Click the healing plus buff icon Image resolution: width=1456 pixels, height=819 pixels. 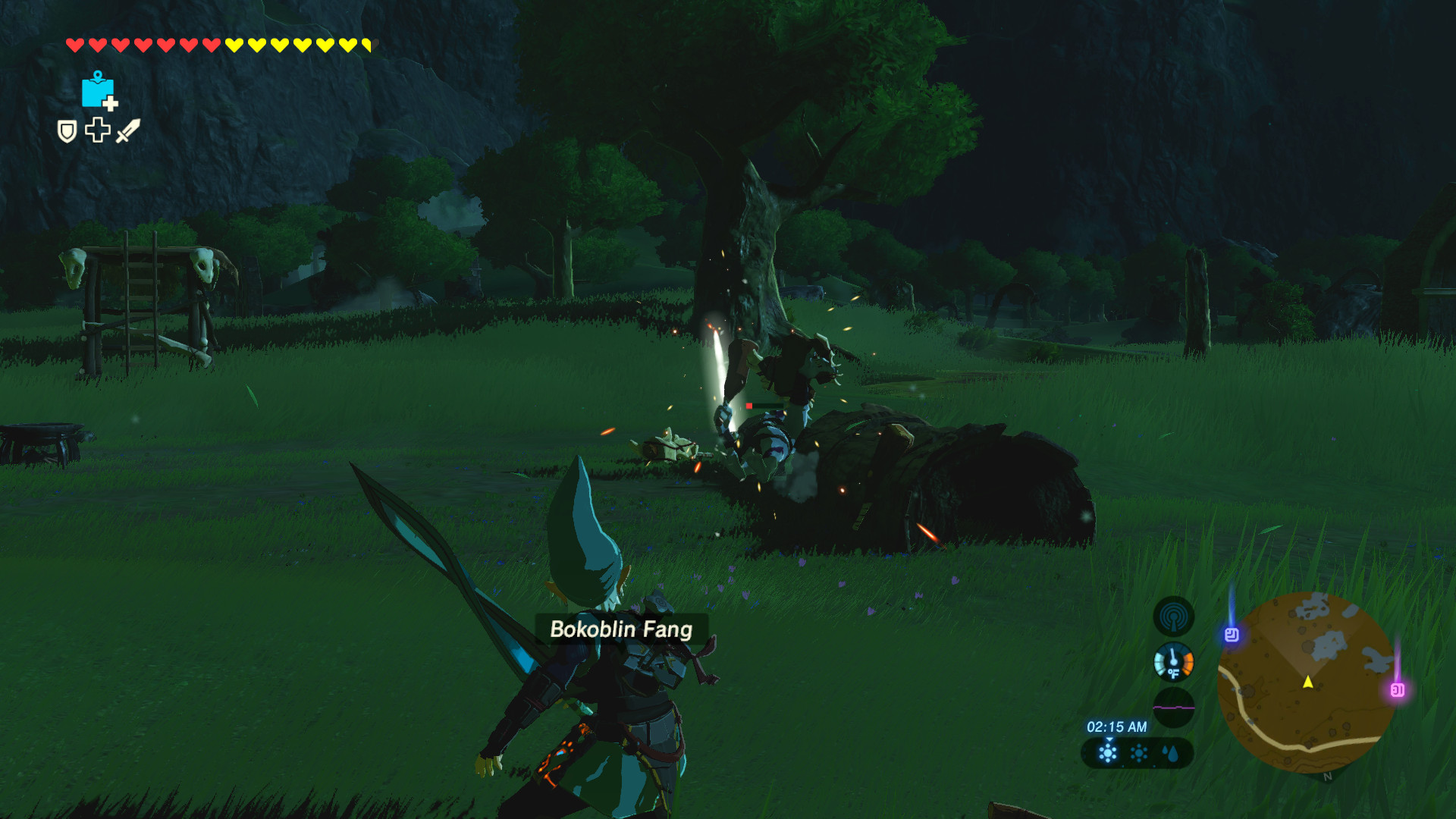(97, 130)
